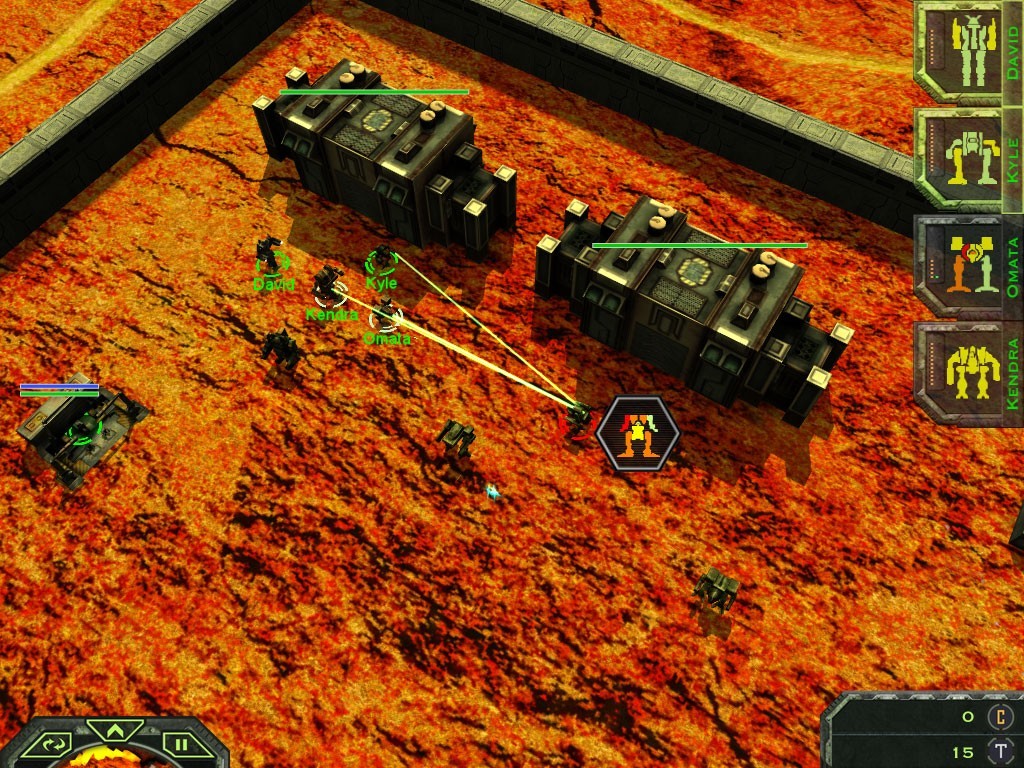Click the pause button
Viewport: 1024px width, 768px height.
tap(182, 745)
